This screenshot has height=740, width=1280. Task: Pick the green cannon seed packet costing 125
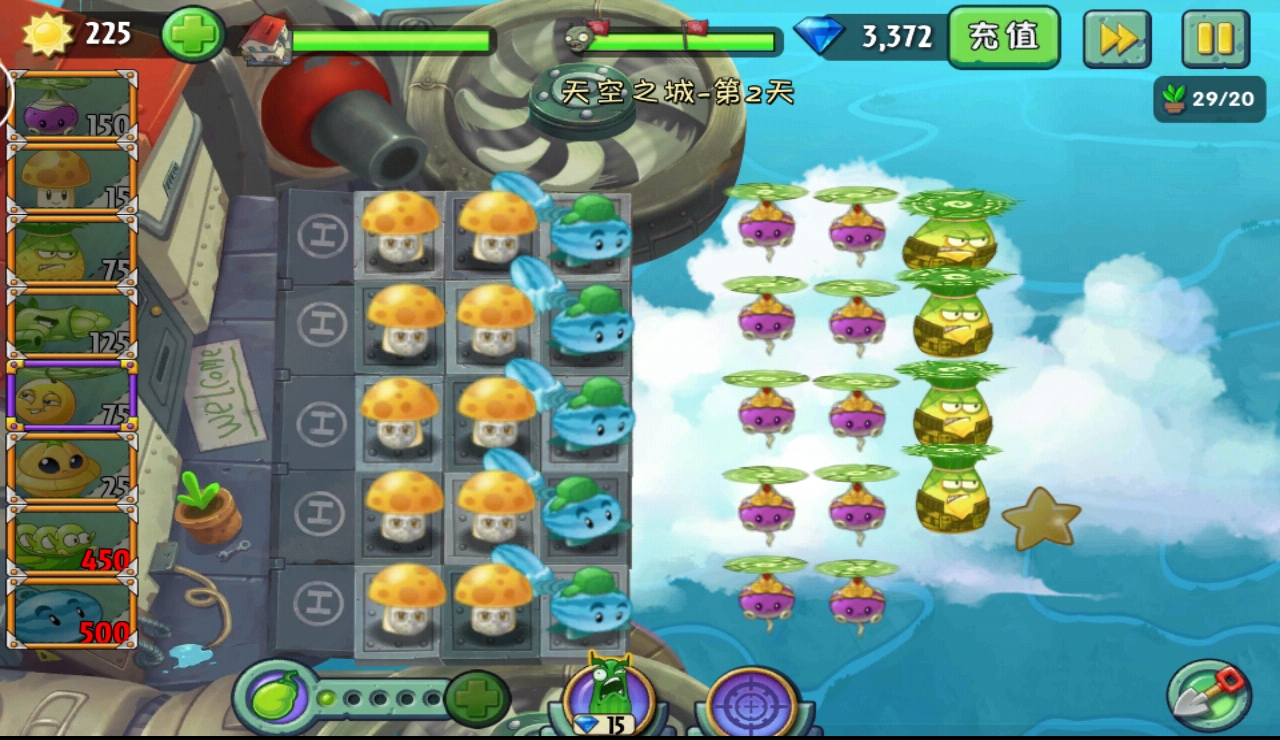(72, 324)
